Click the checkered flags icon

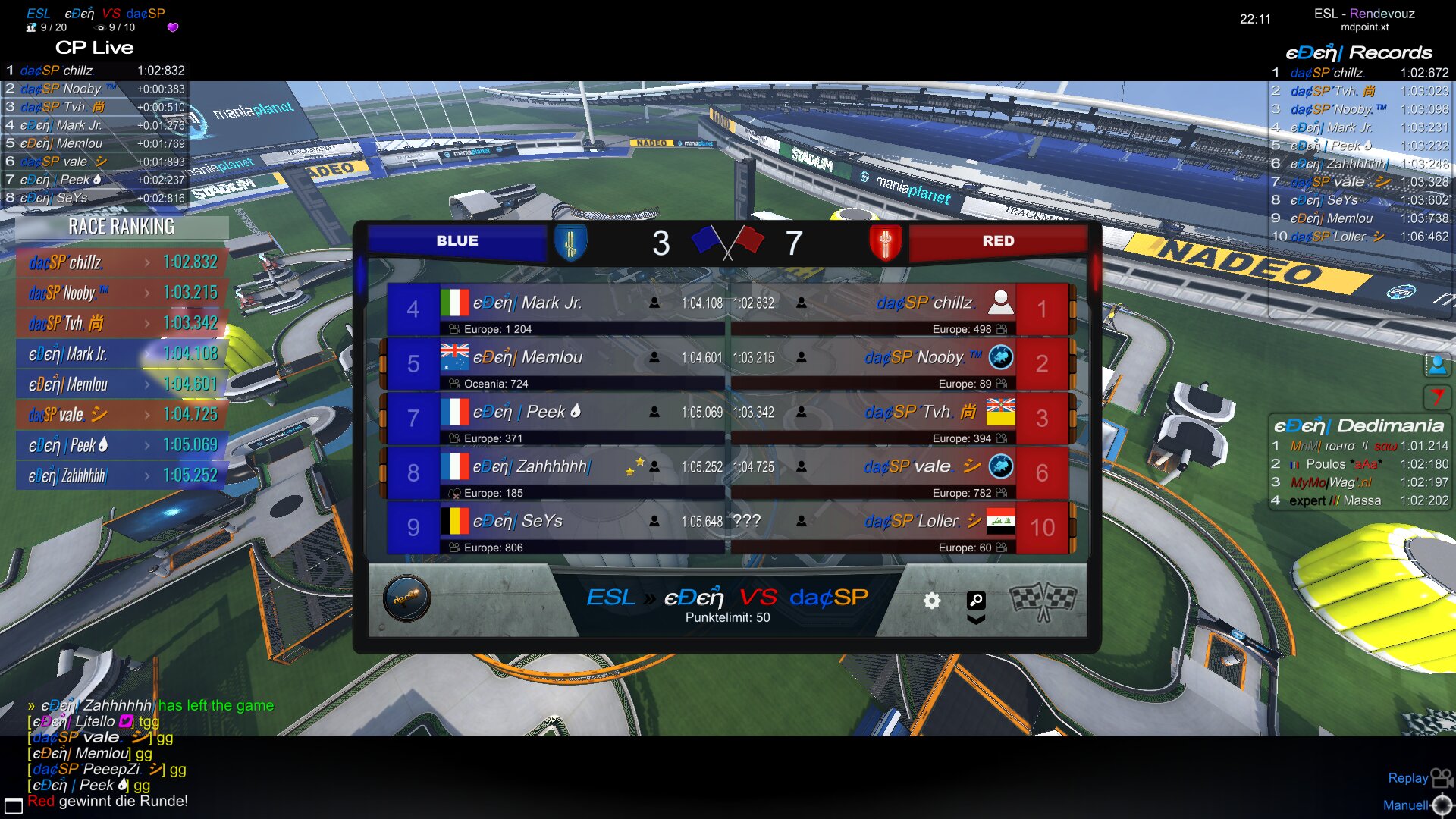1043,601
